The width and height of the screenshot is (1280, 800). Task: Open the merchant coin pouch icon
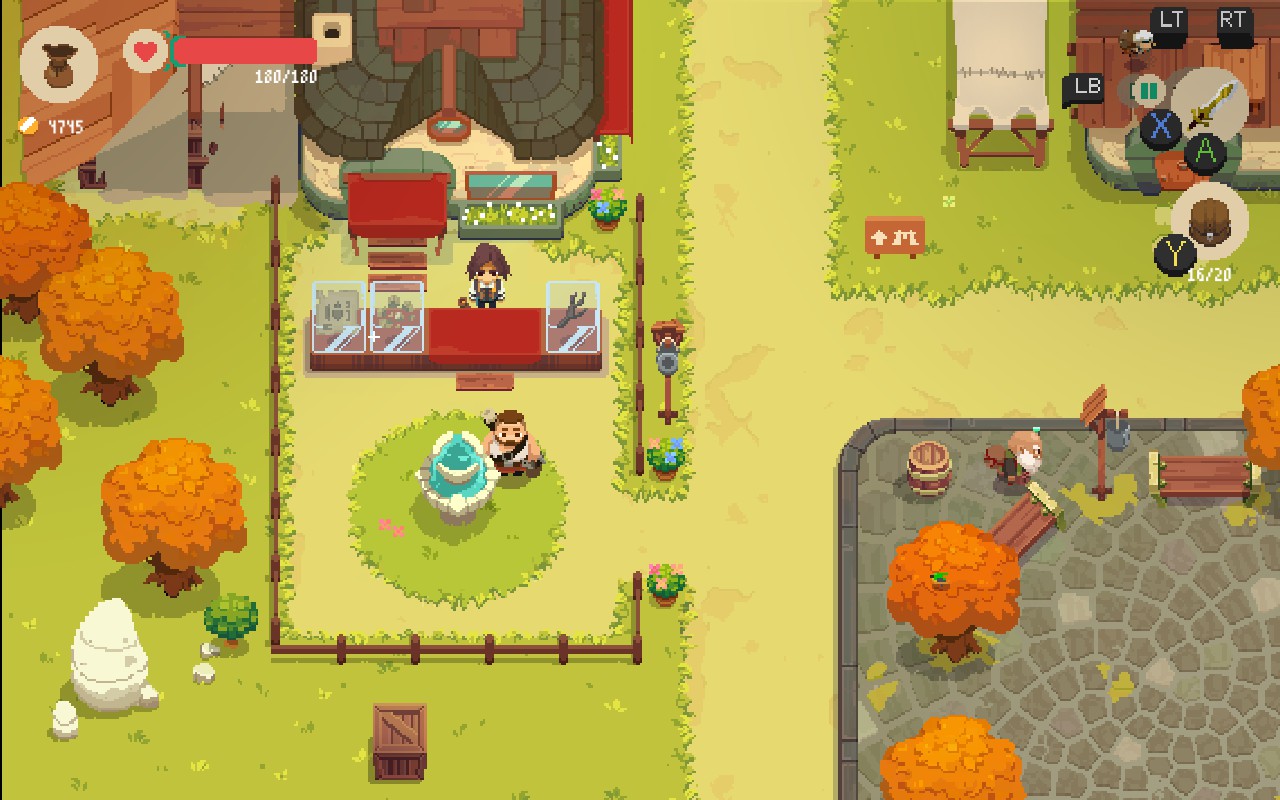59,64
